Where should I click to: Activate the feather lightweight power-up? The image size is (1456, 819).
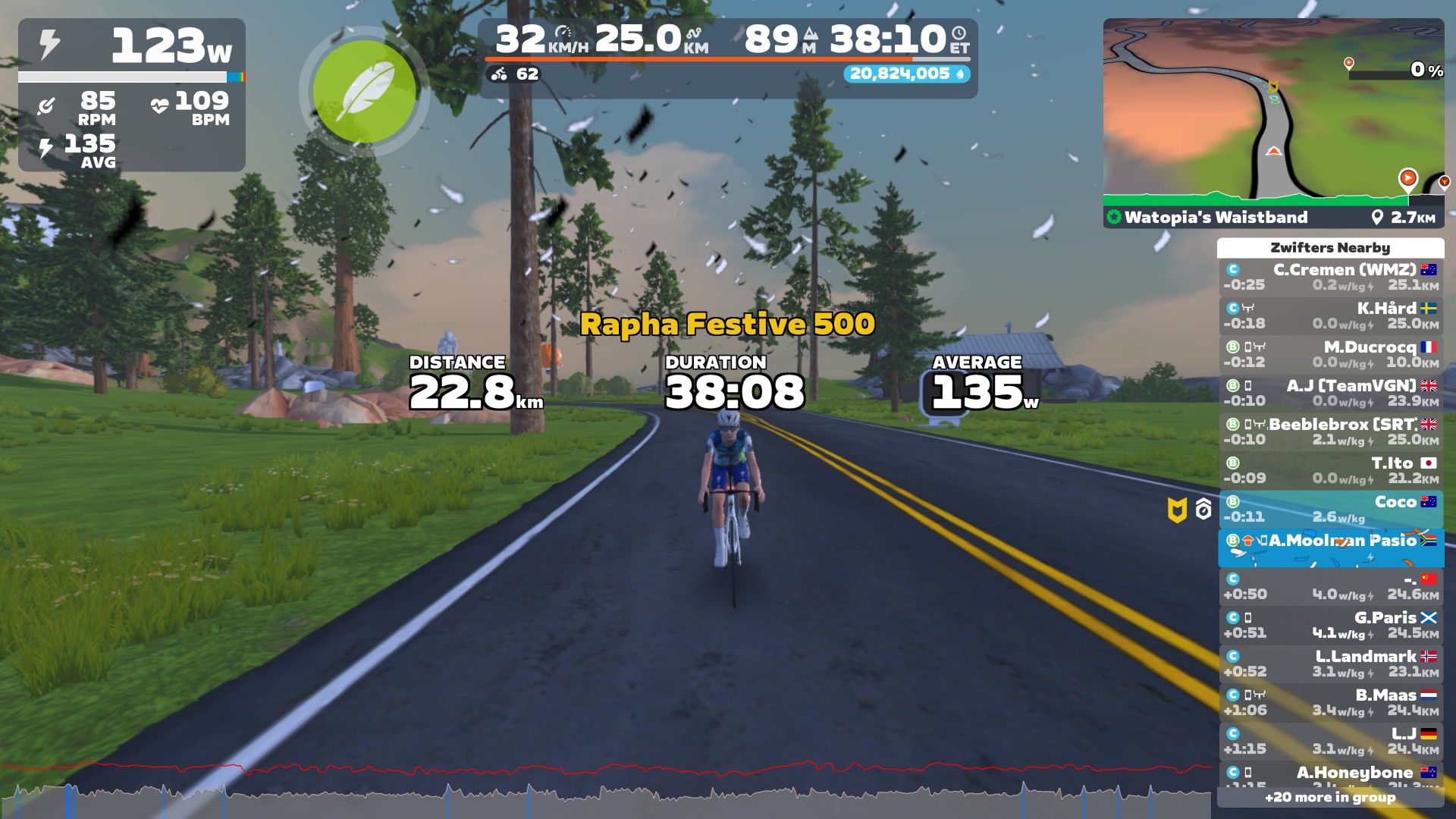[365, 93]
